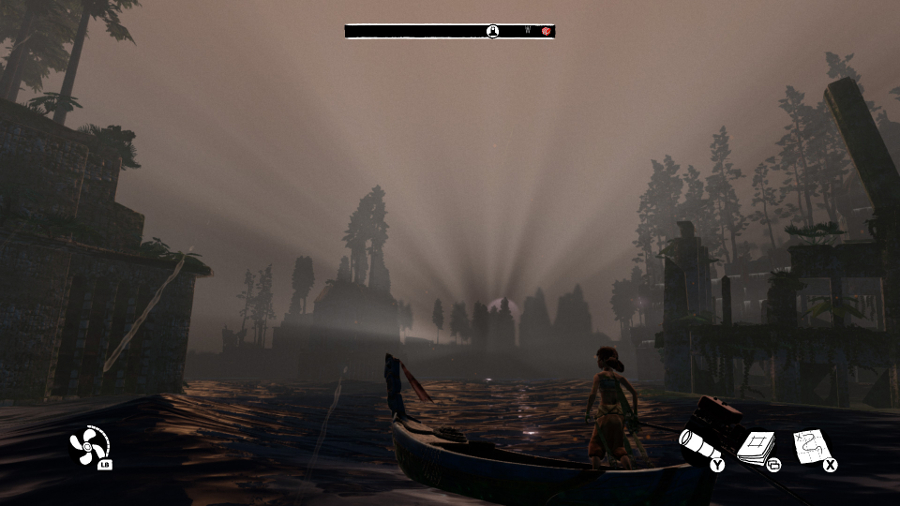Activate the raft motor propeller icon
900x506 pixels.
click(87, 445)
